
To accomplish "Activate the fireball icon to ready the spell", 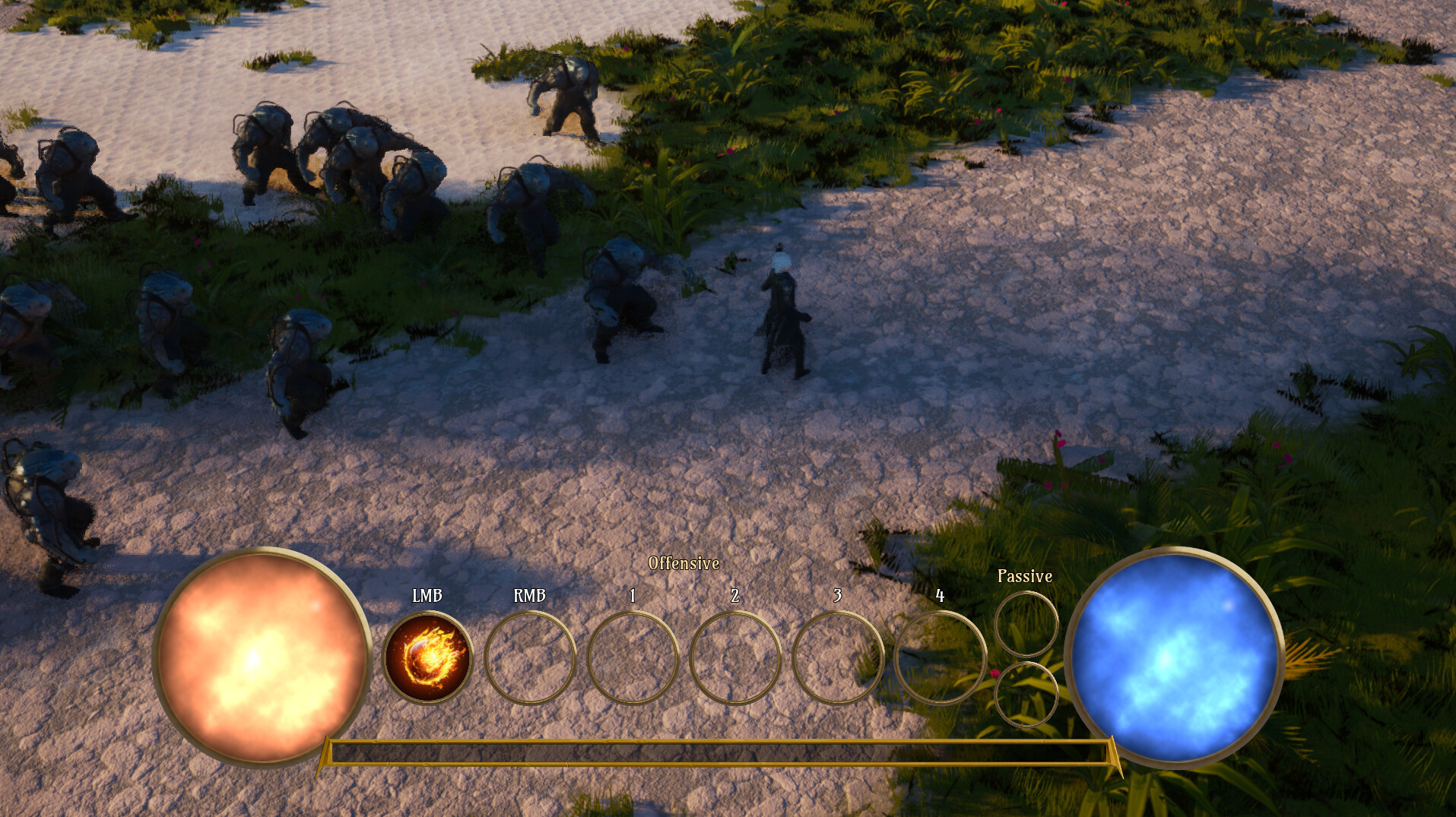I will [x=428, y=658].
